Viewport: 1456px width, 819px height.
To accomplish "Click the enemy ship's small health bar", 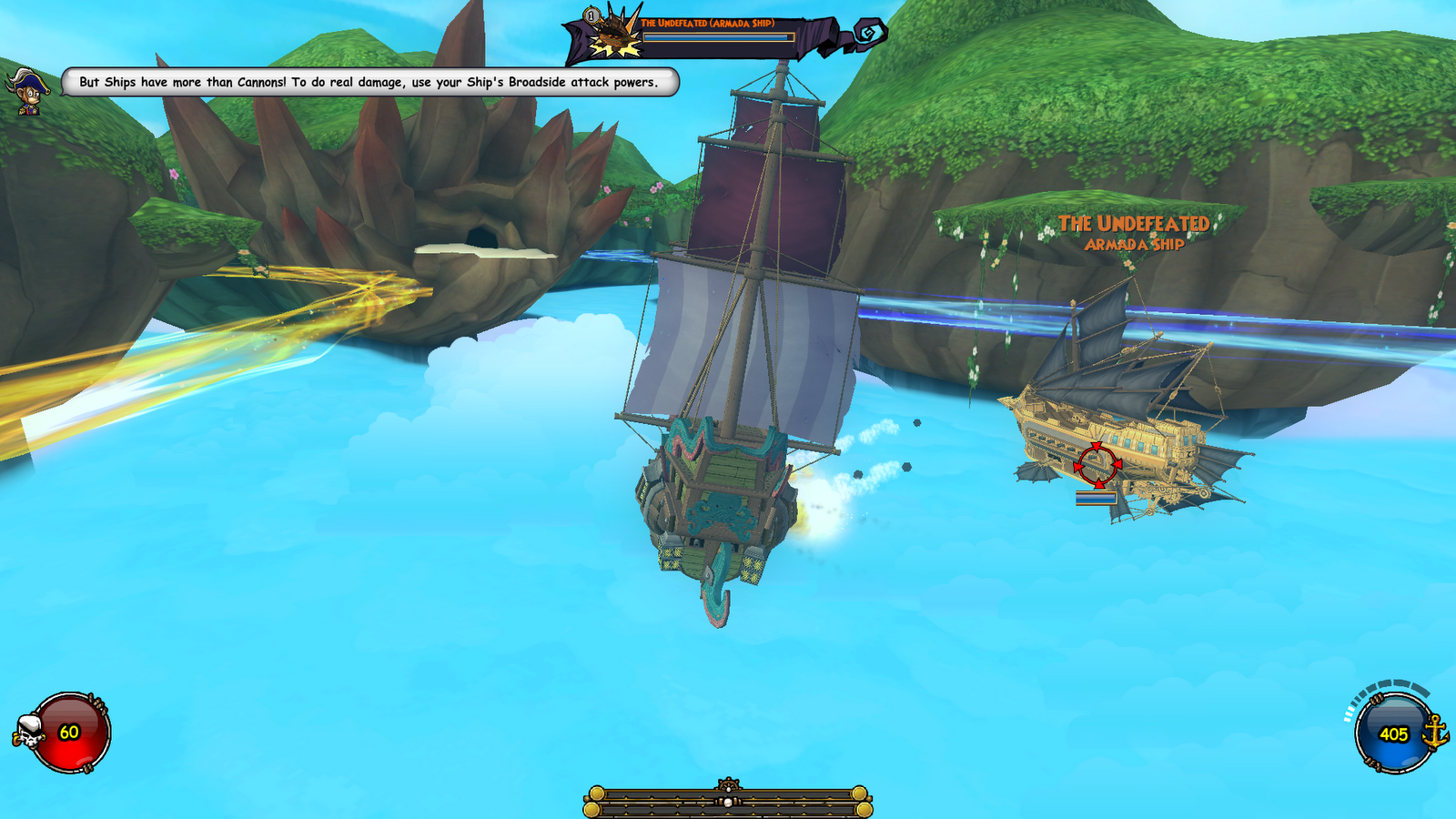I will click(1095, 498).
